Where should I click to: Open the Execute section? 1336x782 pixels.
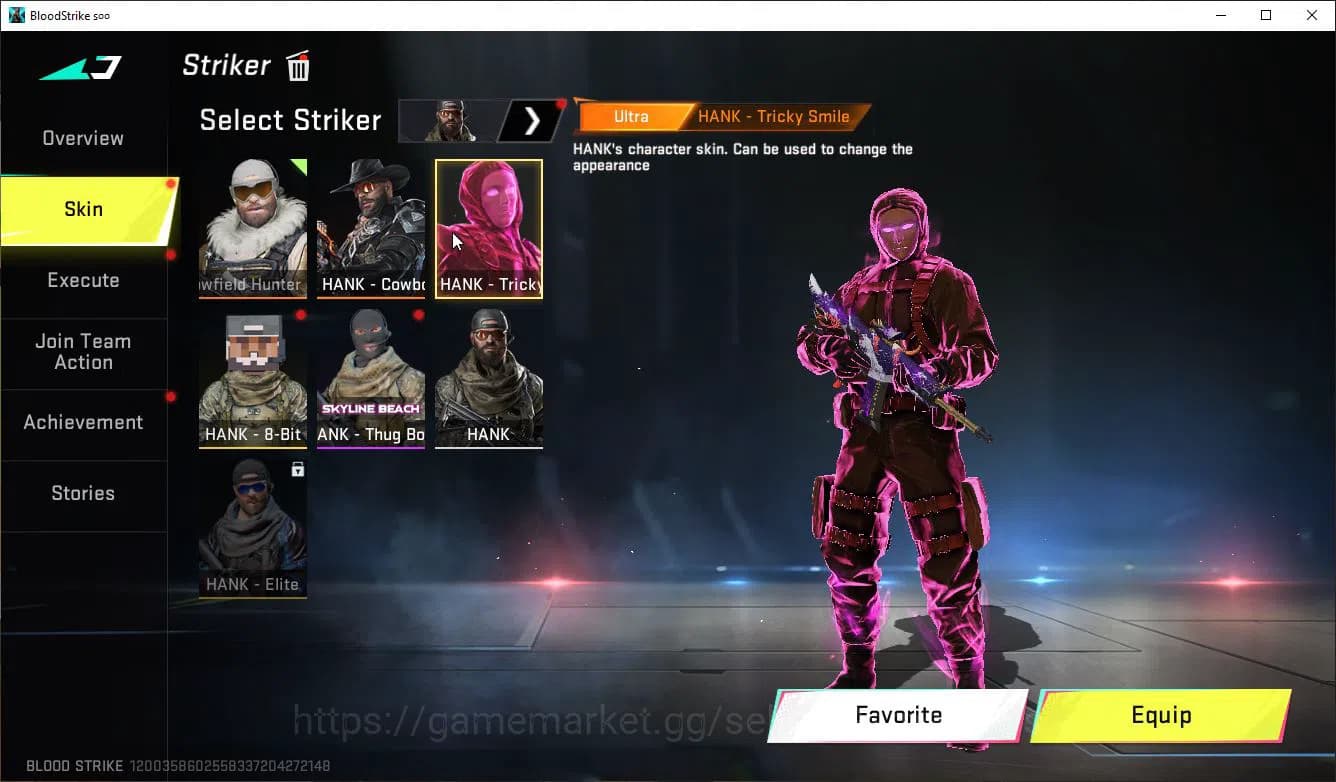(x=83, y=280)
